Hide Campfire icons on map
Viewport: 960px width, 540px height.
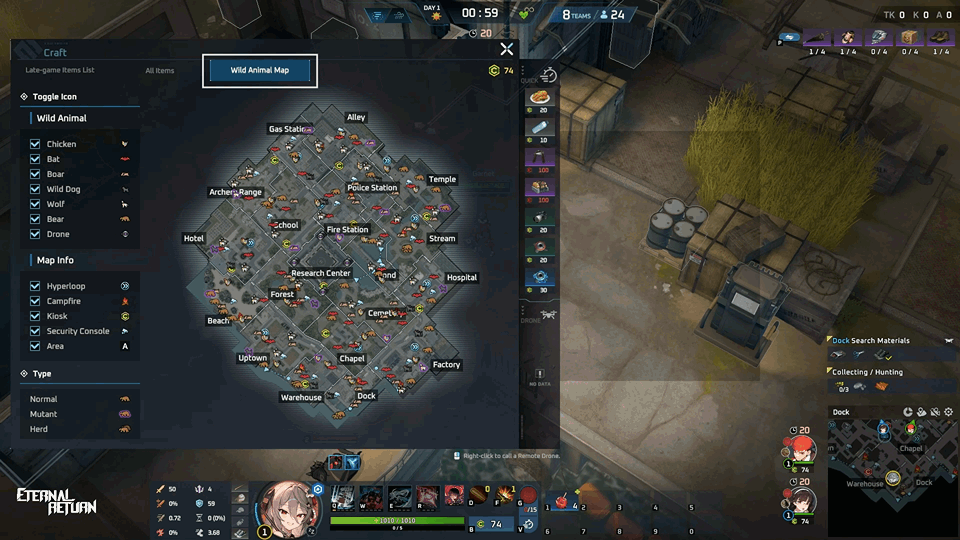(x=35, y=301)
